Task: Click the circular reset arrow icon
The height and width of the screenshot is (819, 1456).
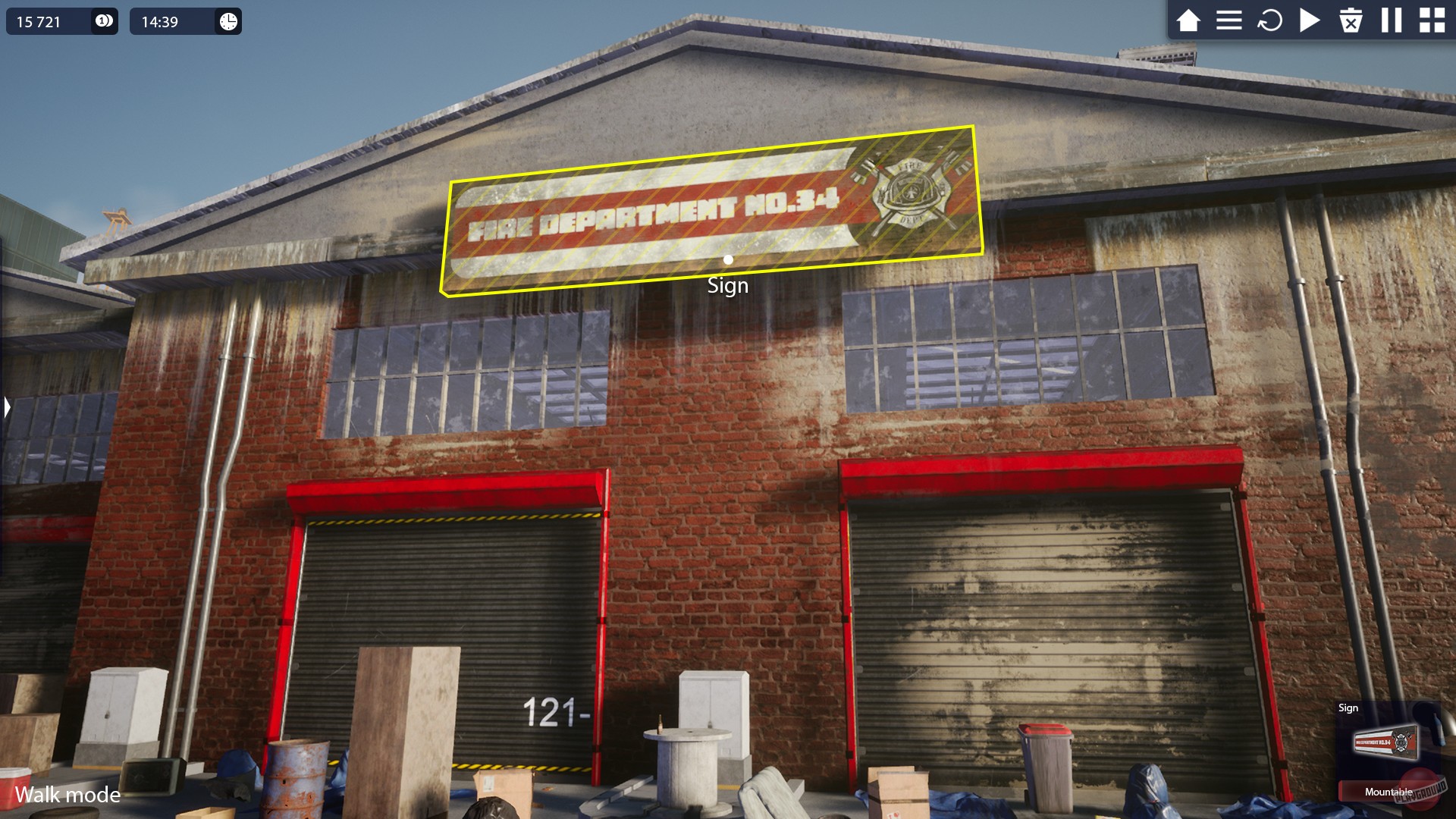Action: click(1269, 21)
